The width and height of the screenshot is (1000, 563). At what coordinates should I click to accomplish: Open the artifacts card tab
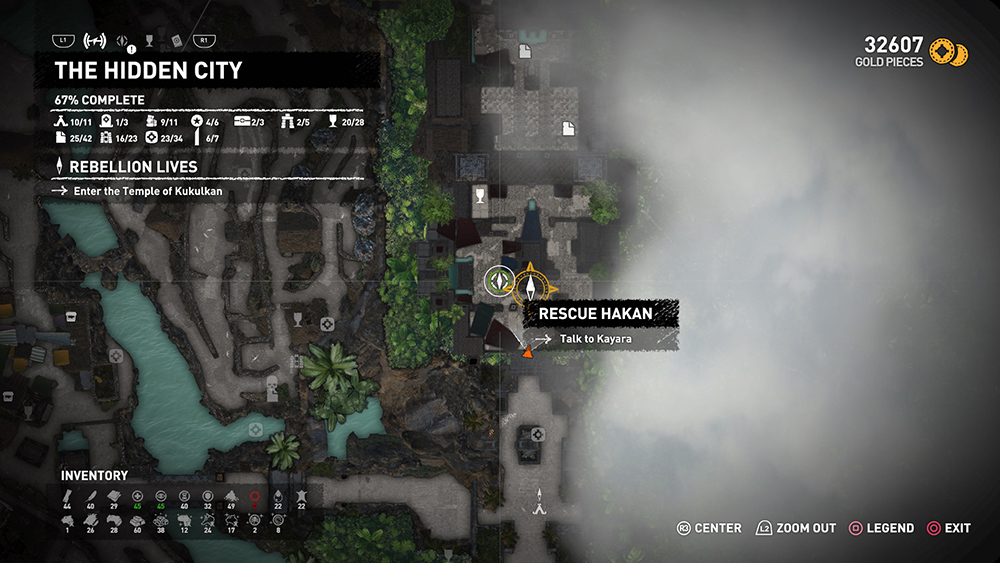click(176, 41)
